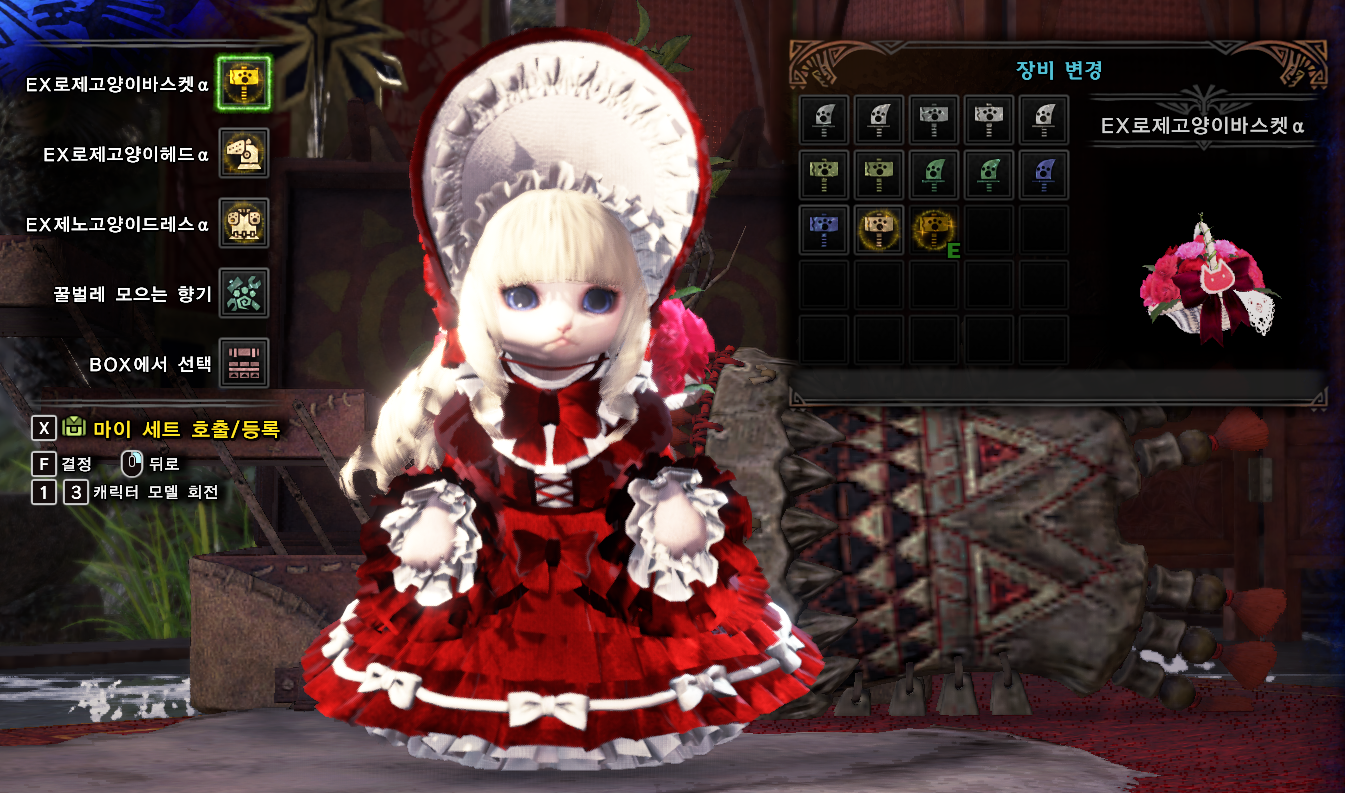The image size is (1345, 793).
Task: Pick the blue blade weapon in the grid
Action: (1044, 175)
